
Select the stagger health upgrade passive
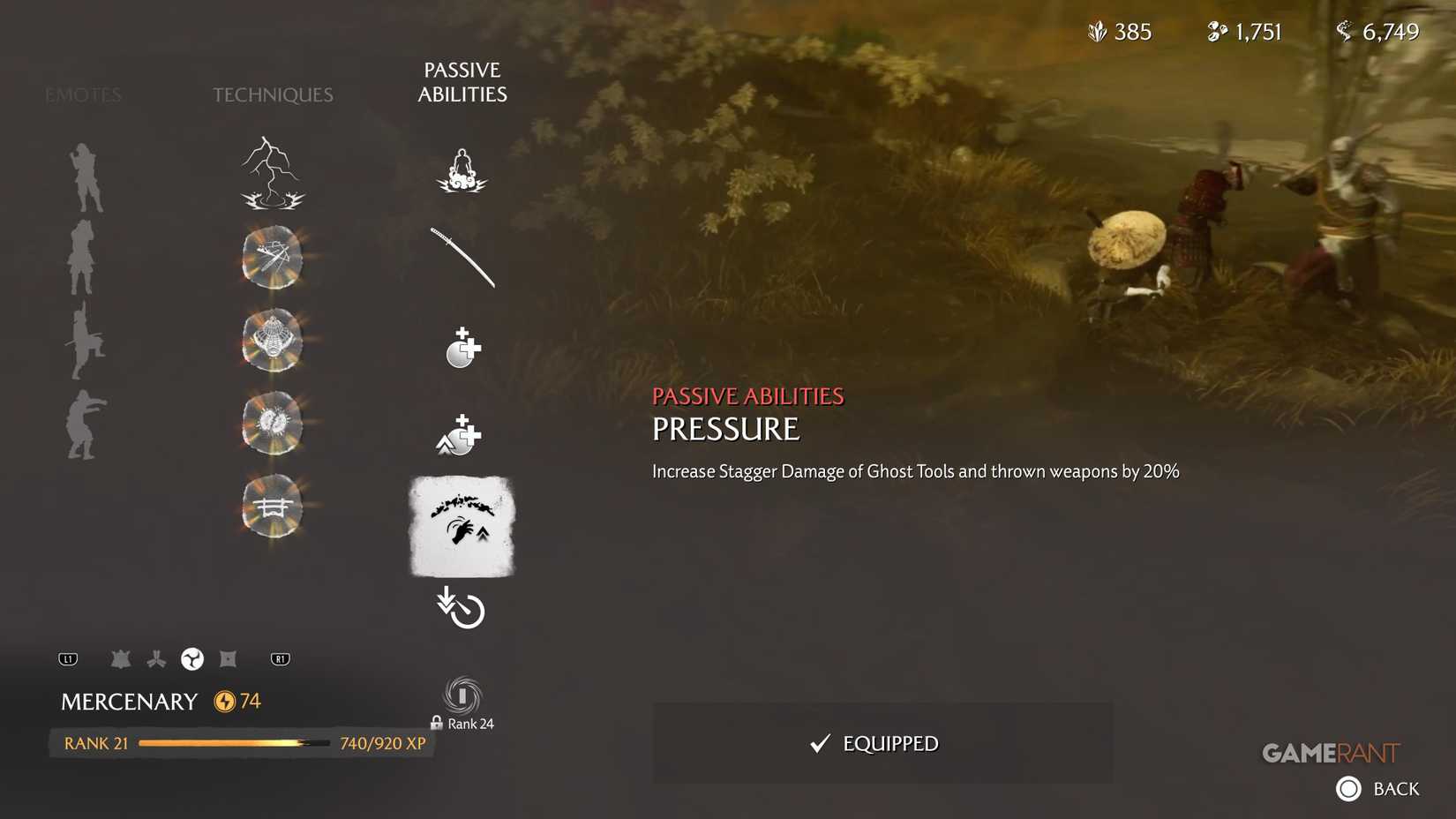click(462, 434)
